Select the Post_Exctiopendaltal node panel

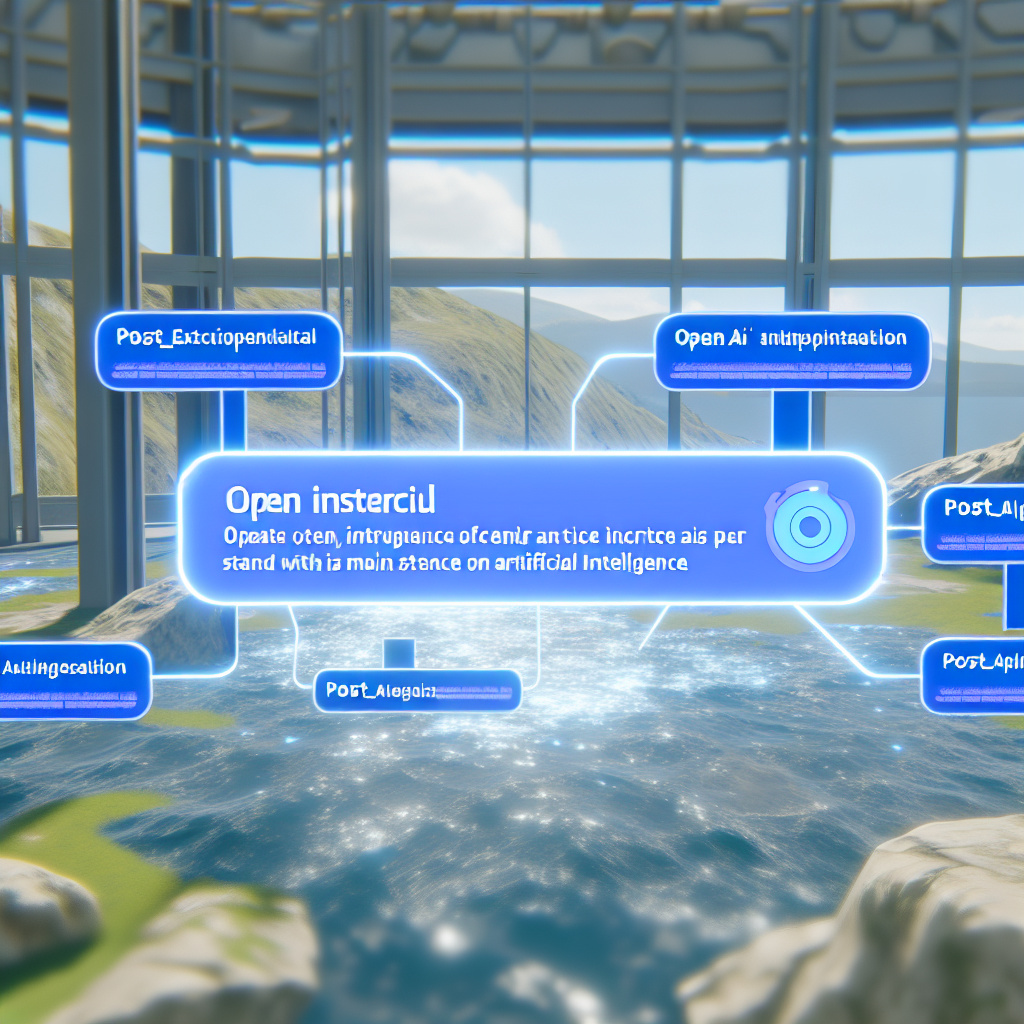[218, 350]
